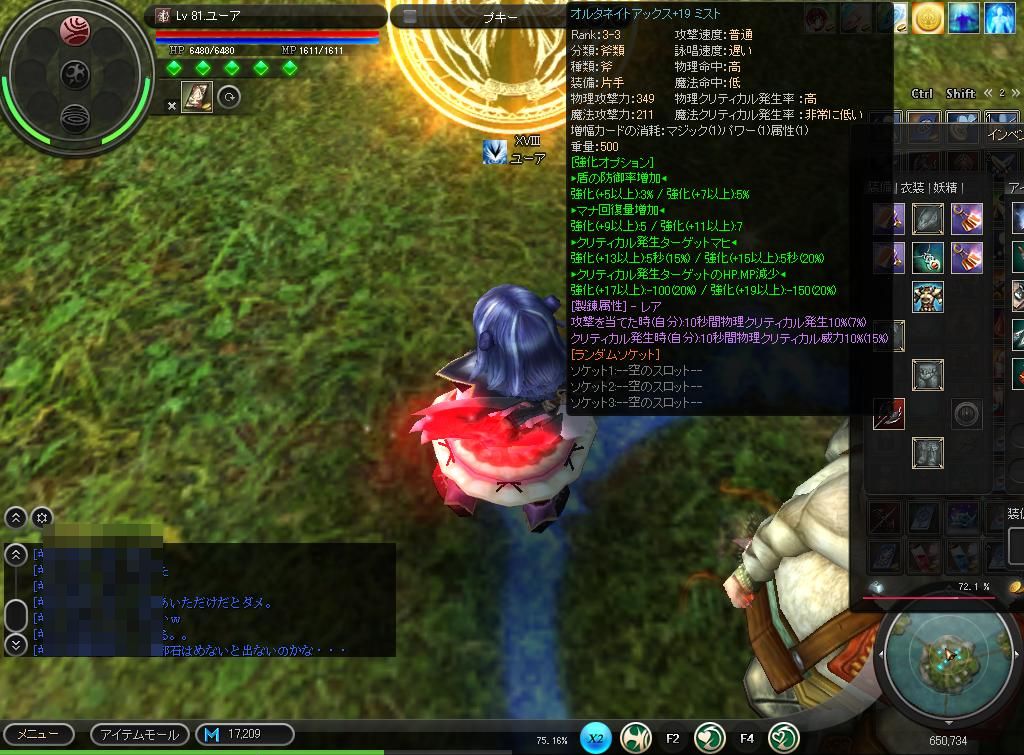Collapse the chat window with the double-arrow button
The width and height of the screenshot is (1024, 755).
(x=16, y=517)
